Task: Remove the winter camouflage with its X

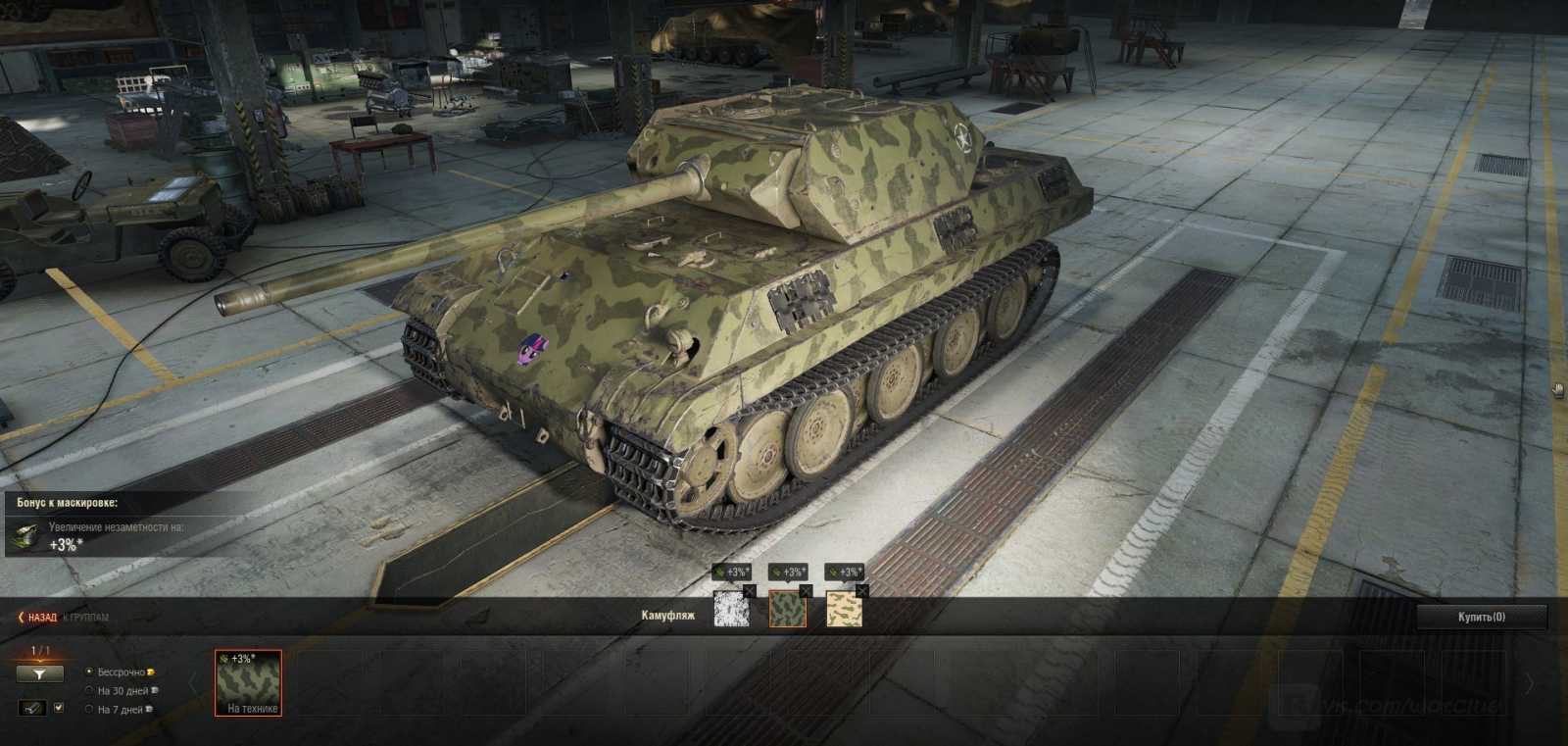Action: click(750, 591)
